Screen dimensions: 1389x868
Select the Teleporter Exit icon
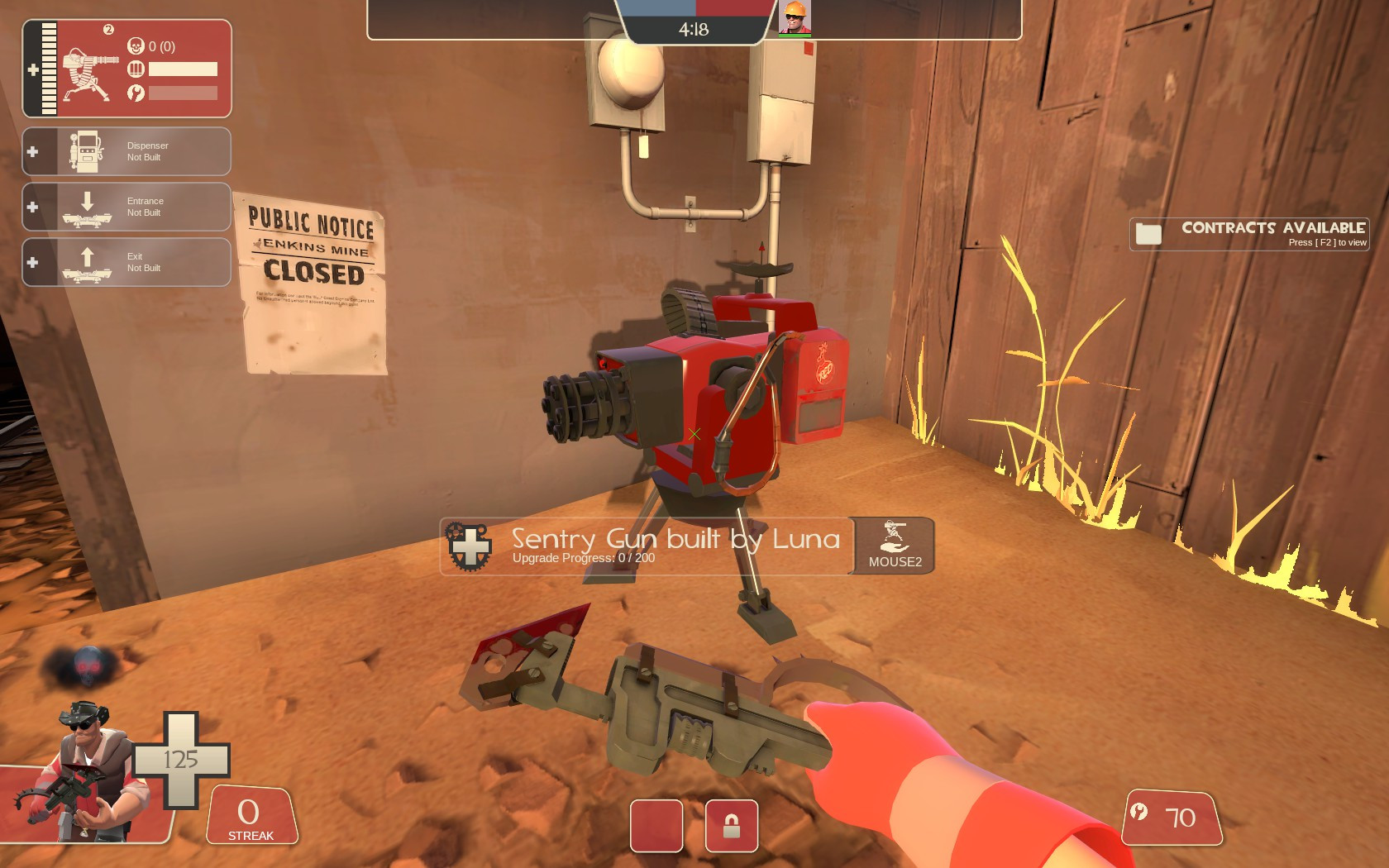[85, 262]
